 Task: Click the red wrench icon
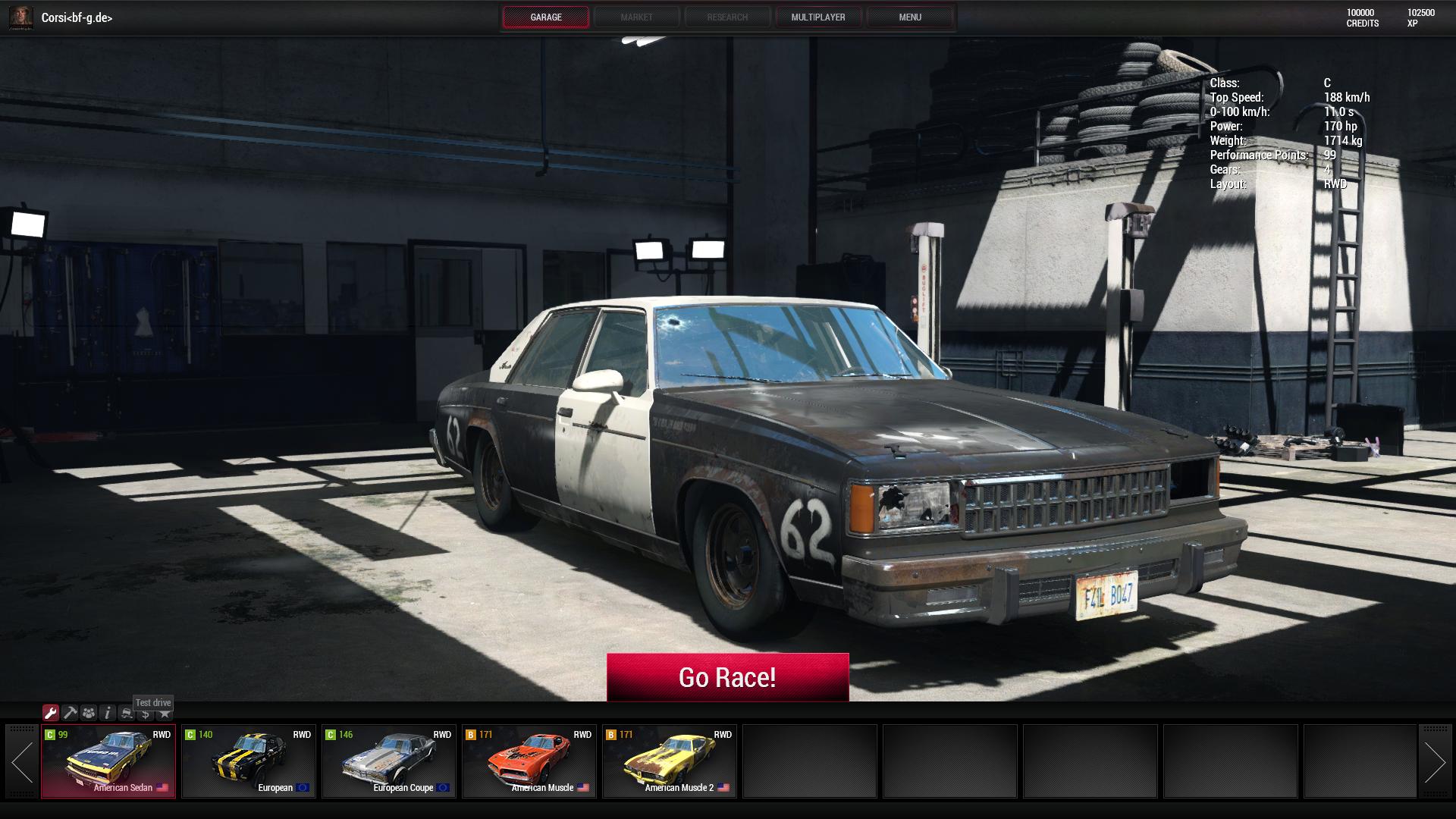tap(51, 713)
